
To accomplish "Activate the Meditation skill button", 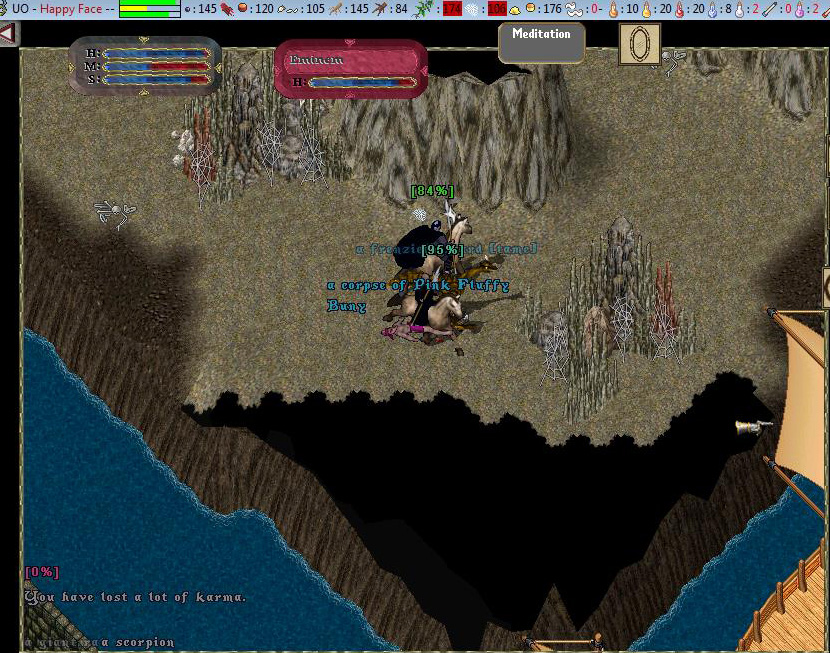I will tap(541, 42).
